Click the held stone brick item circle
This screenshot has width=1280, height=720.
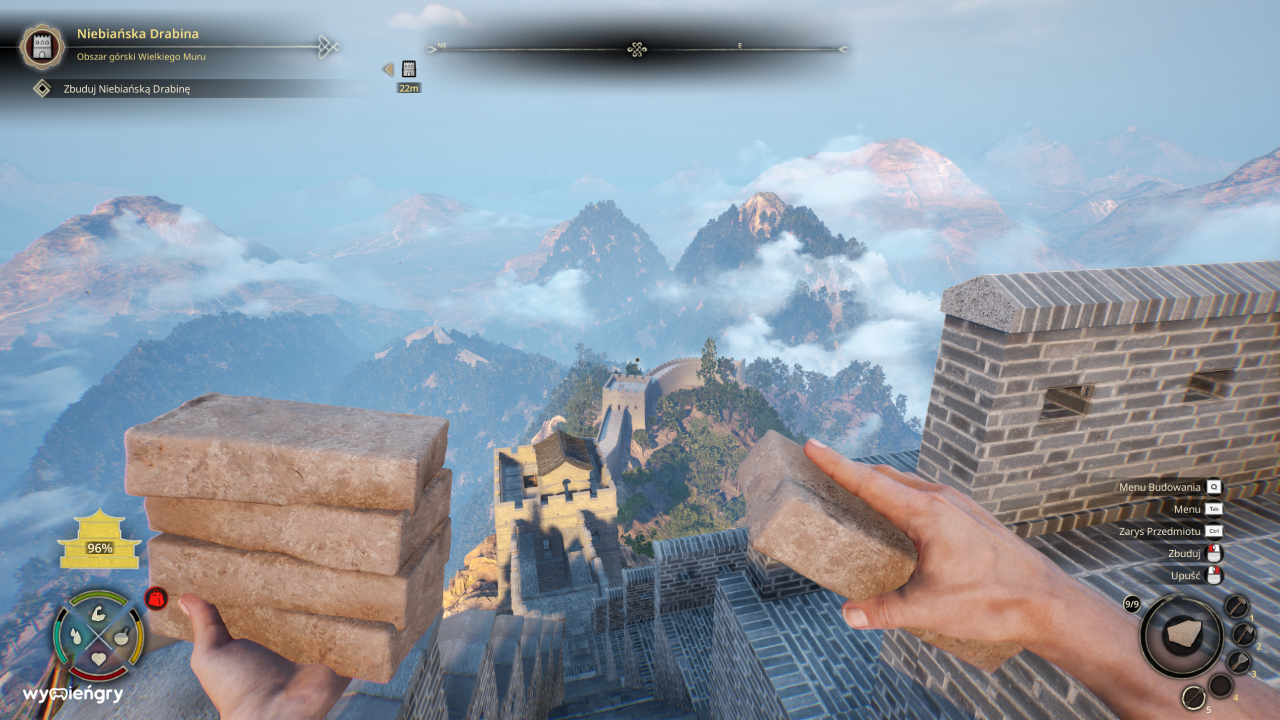1181,636
